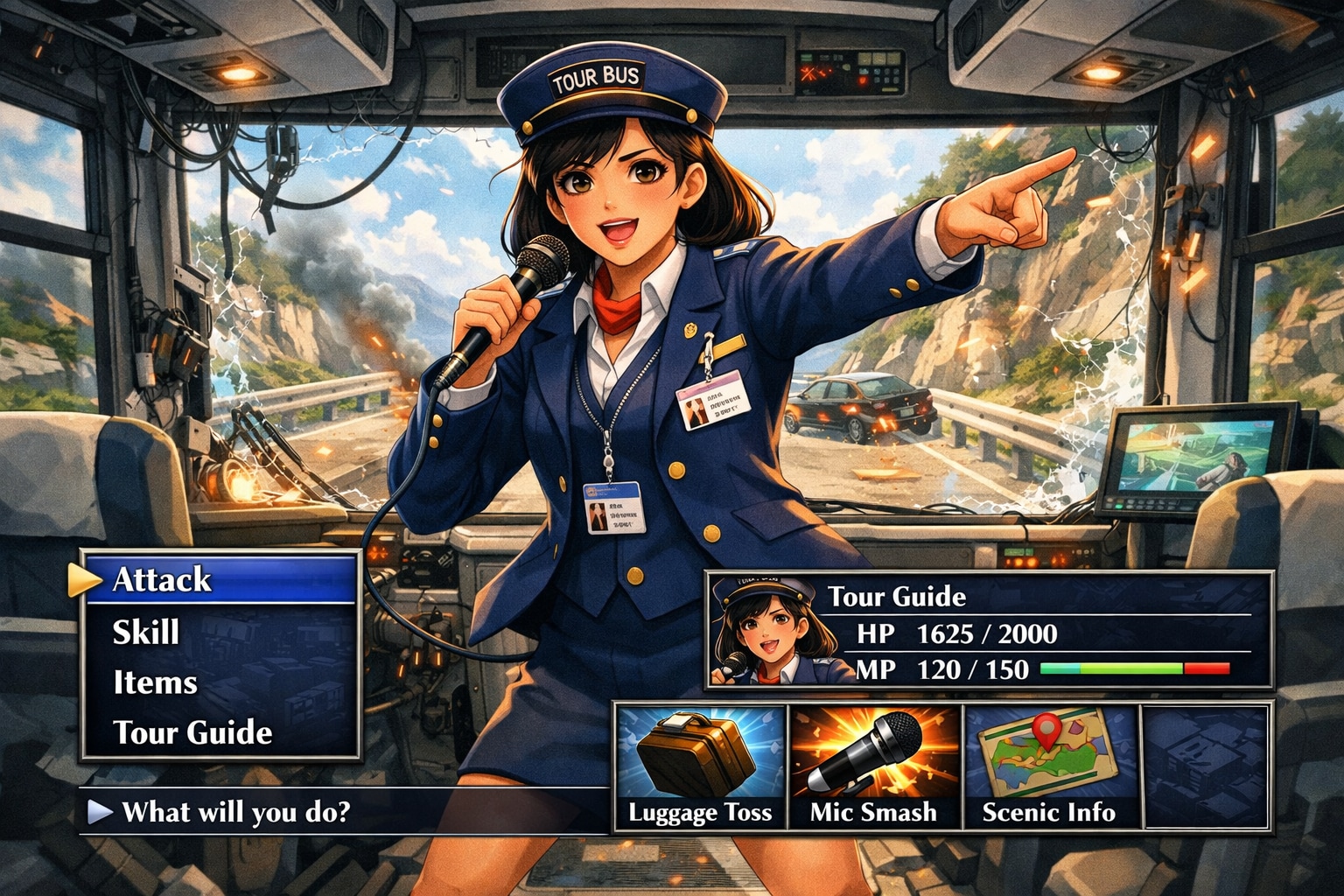
Task: Choose the Scenic Info skill
Action: (x=1049, y=767)
